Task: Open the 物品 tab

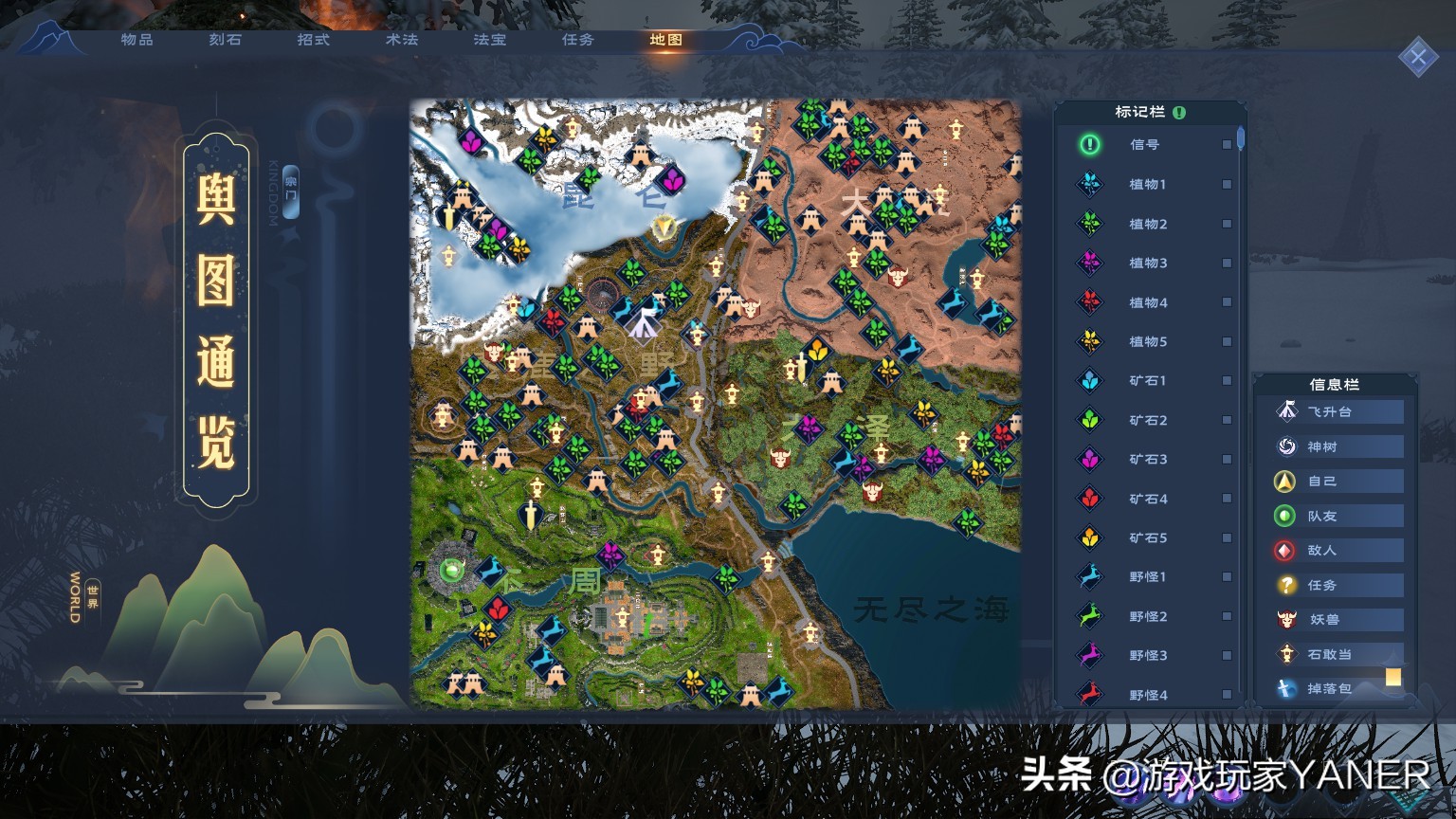Action: 135,40
